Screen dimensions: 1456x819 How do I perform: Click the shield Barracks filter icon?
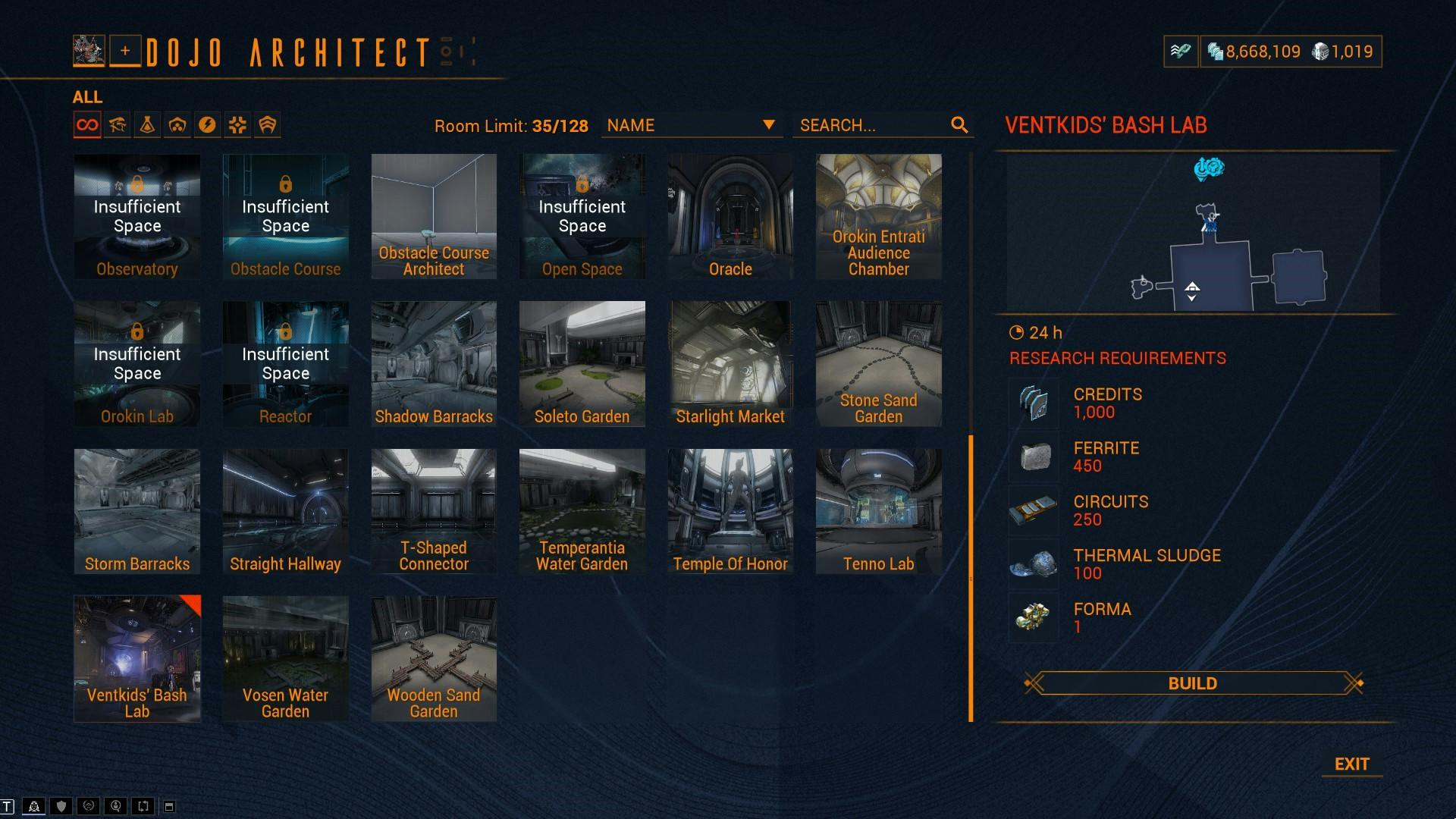[177, 124]
